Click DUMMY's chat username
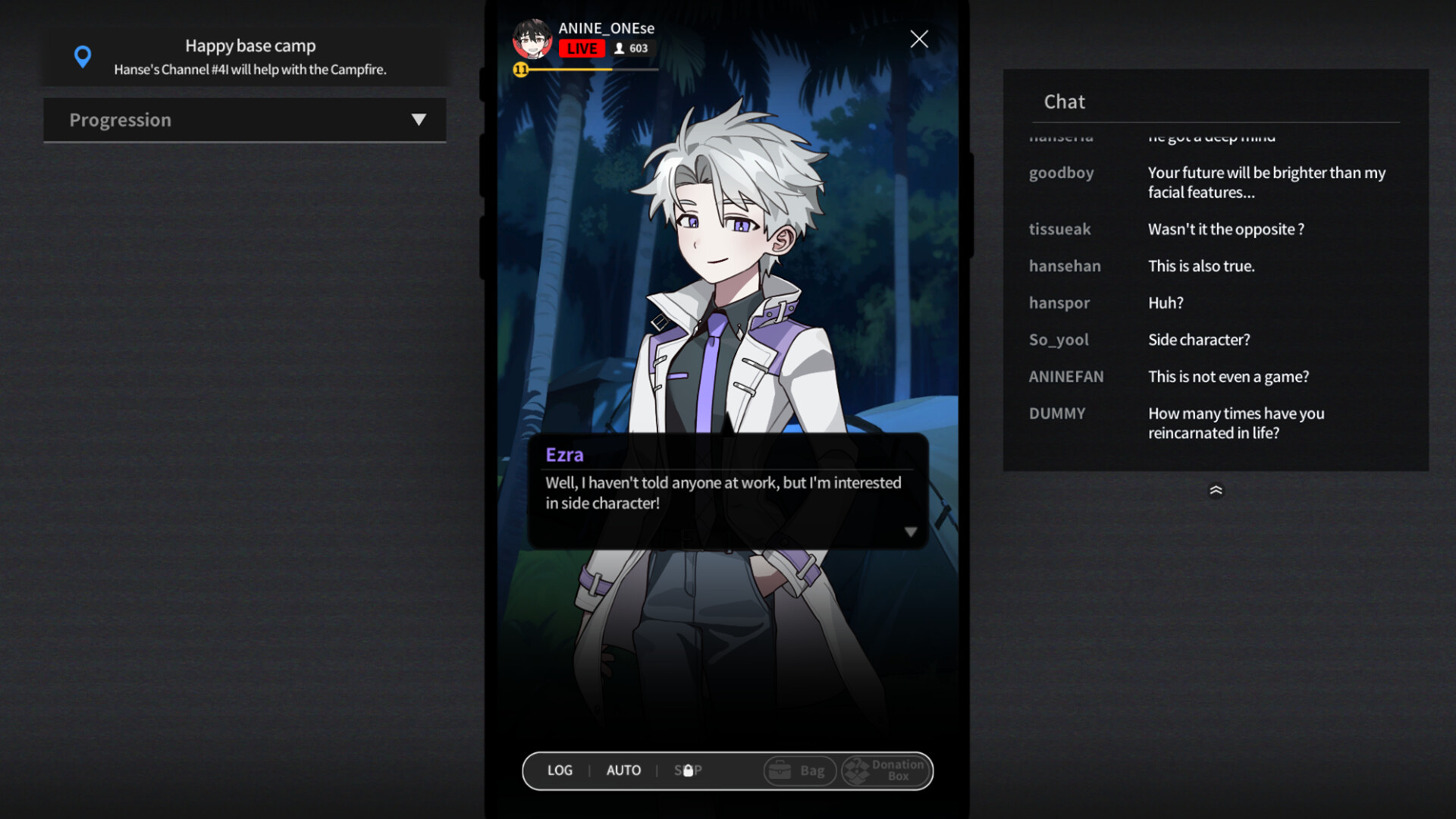The image size is (1456, 819). [x=1057, y=413]
